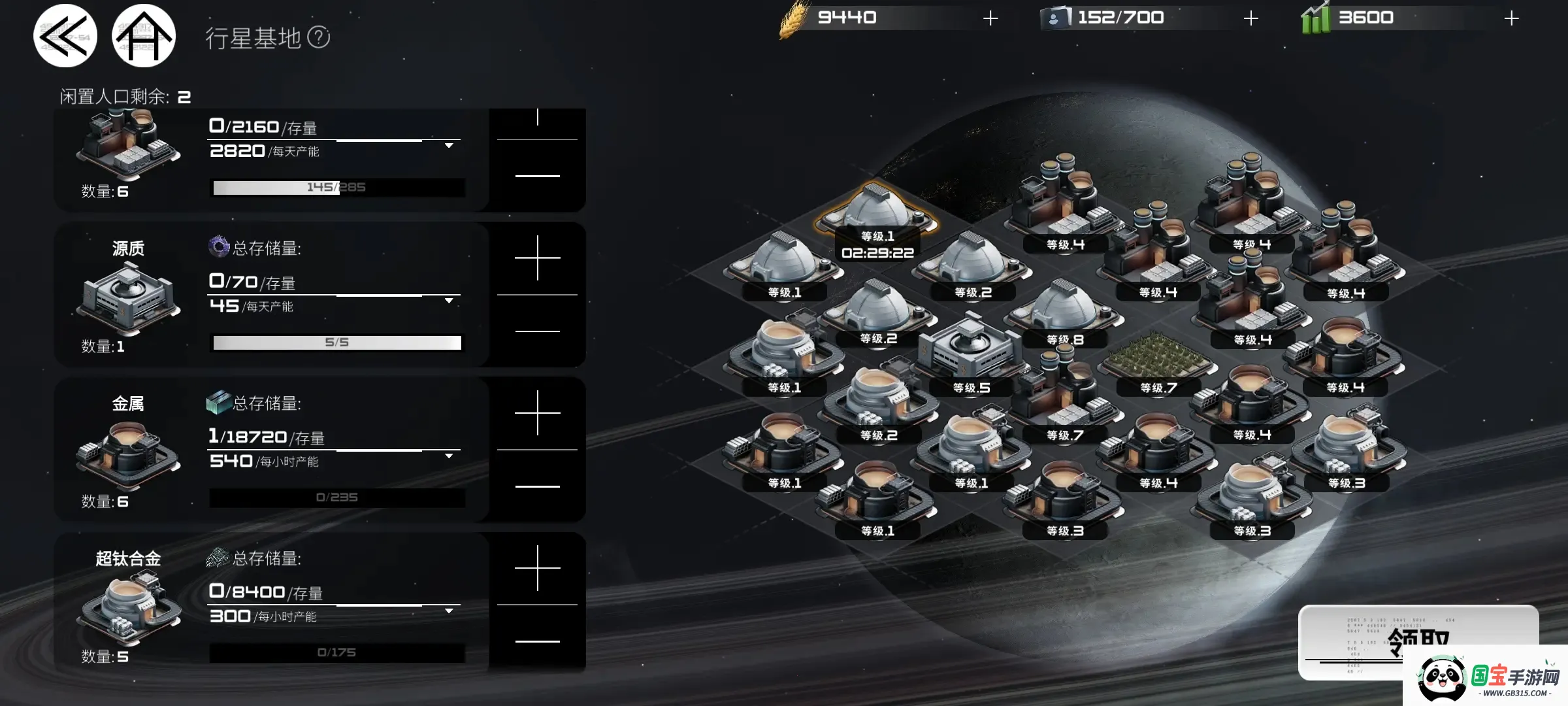1568x706 pixels.
Task: Go back with the double-arrow button
Action: (65, 37)
